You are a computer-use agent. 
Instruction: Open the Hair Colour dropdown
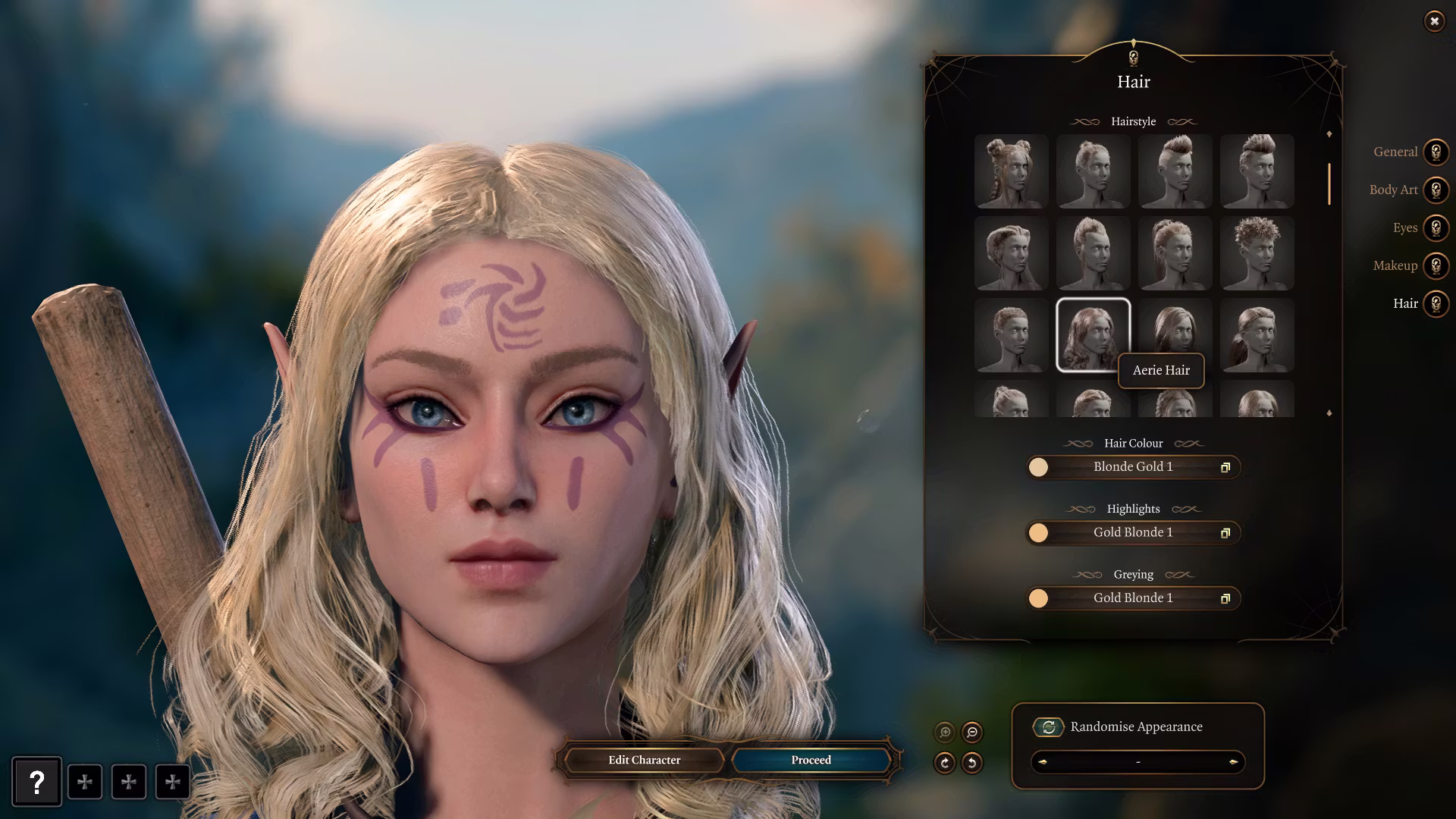(1133, 467)
